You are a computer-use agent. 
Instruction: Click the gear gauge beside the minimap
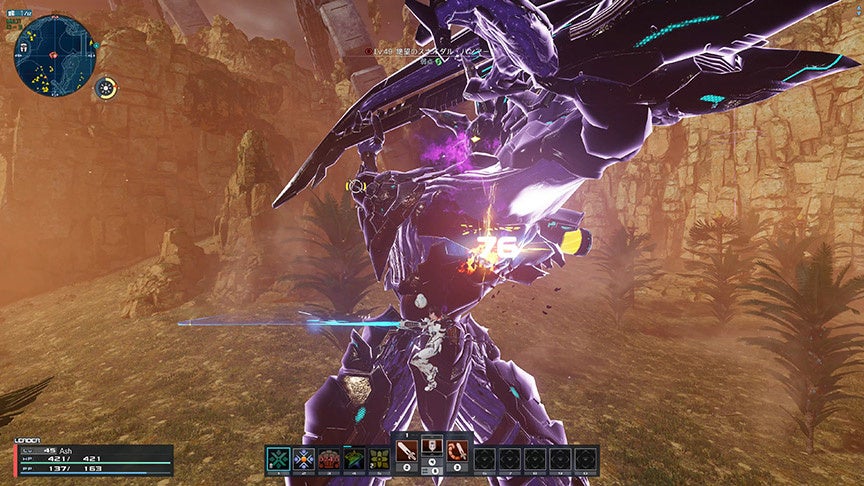tap(106, 88)
